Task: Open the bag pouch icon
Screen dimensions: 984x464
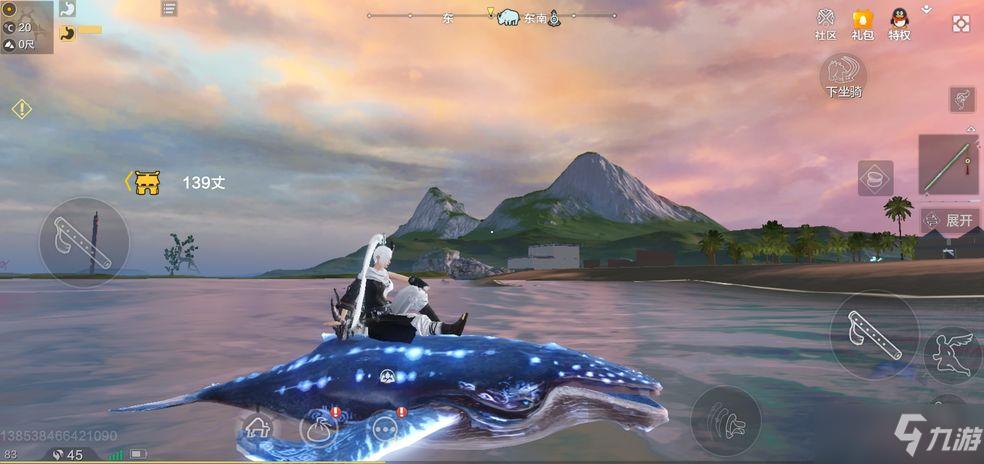Action: (x=320, y=428)
